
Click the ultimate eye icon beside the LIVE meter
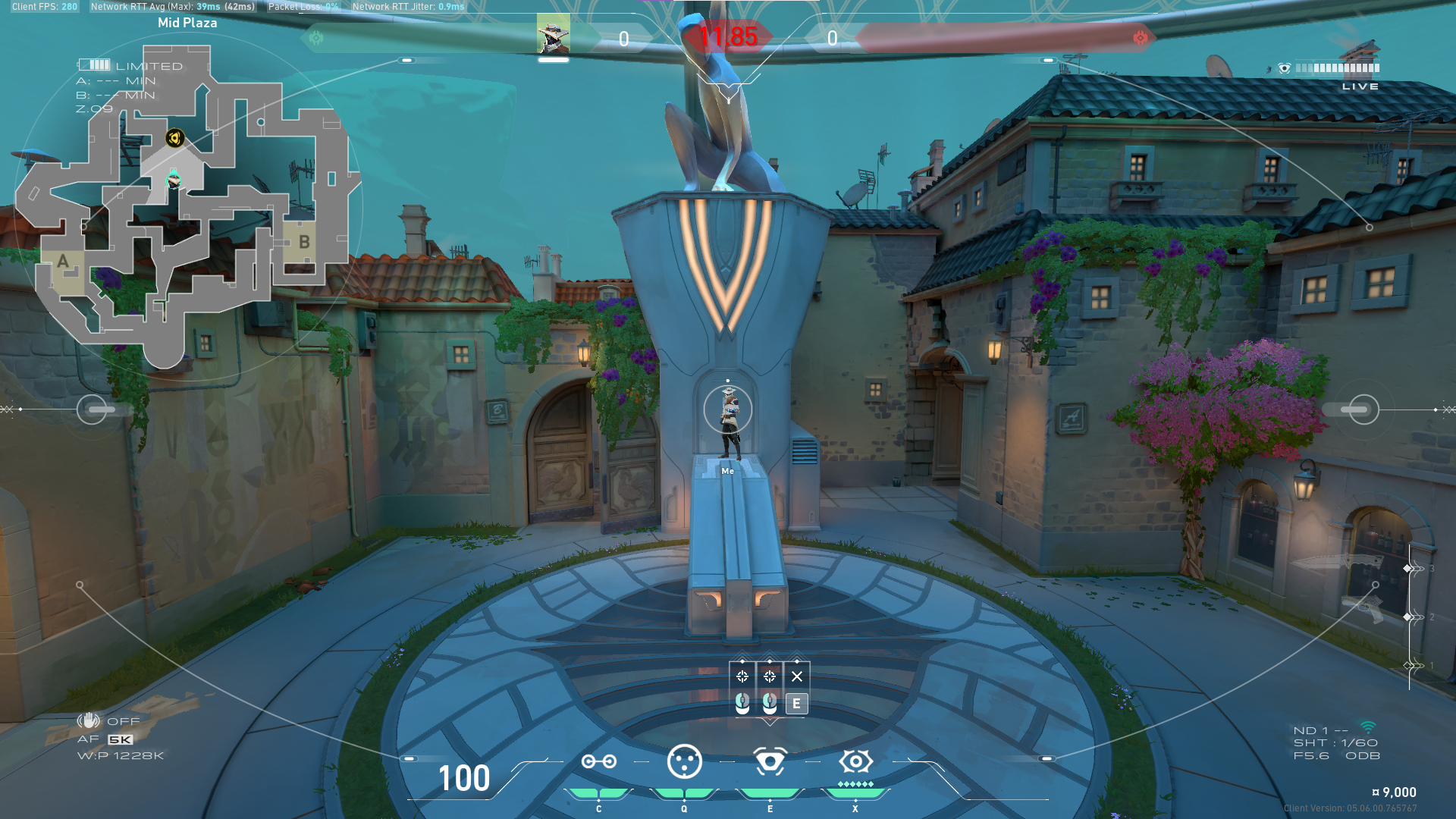click(x=1285, y=67)
